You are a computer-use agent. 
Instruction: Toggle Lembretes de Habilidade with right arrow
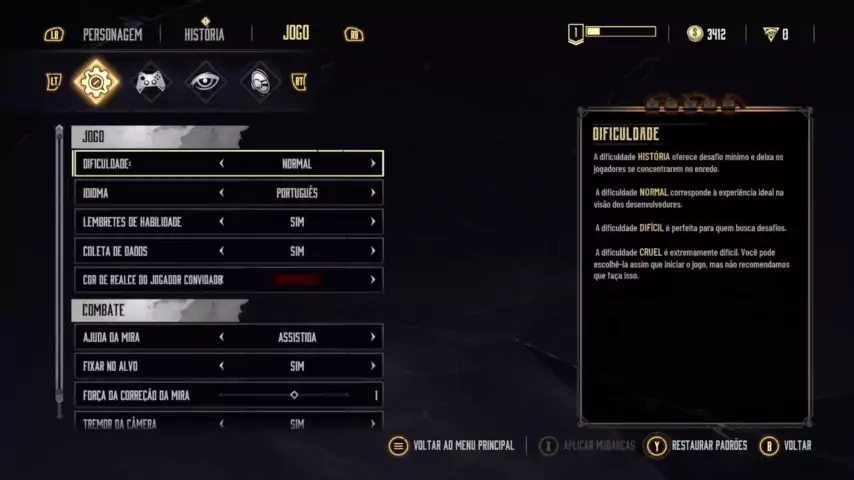click(373, 222)
